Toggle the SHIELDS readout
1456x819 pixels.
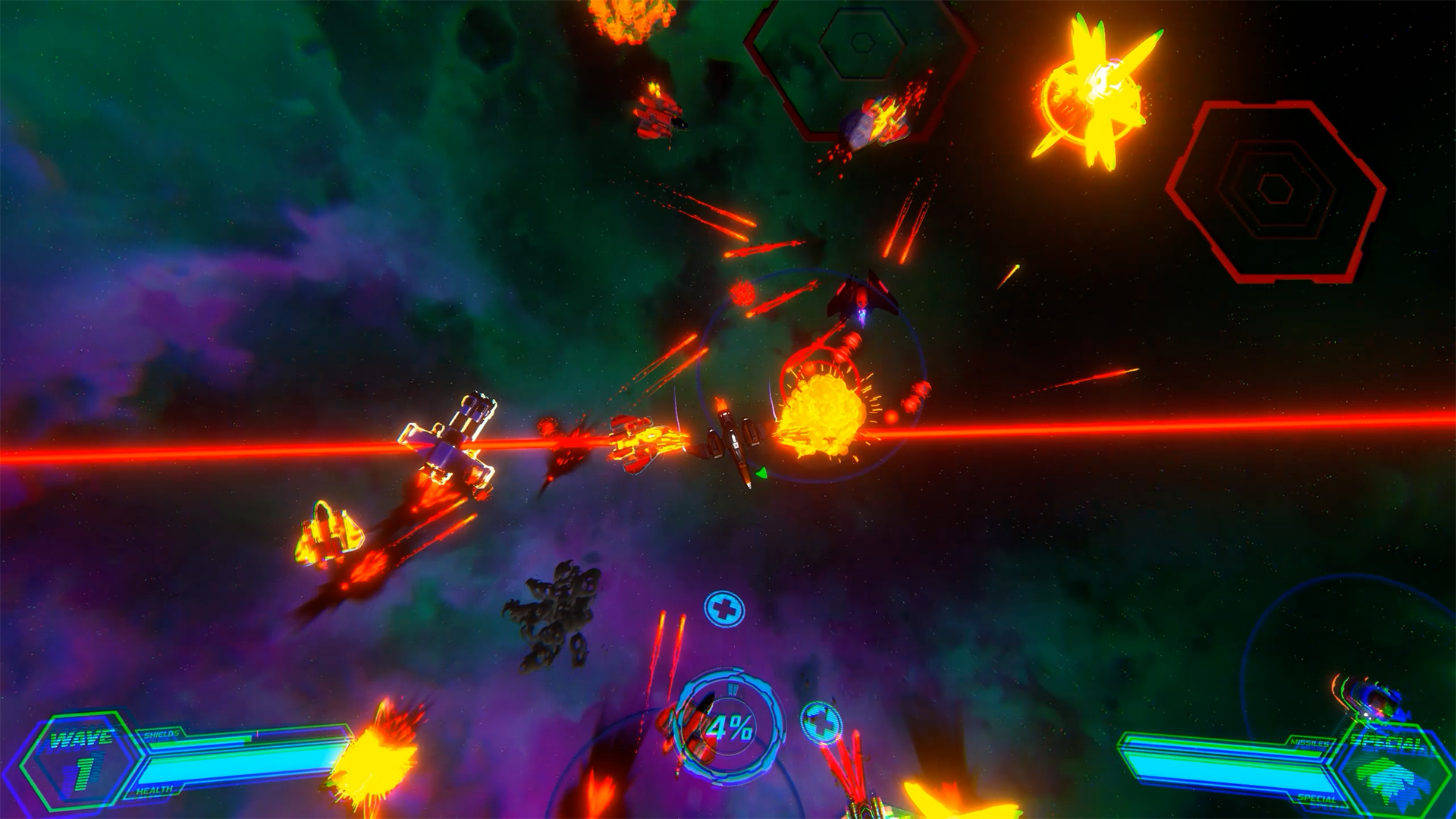coord(161,734)
